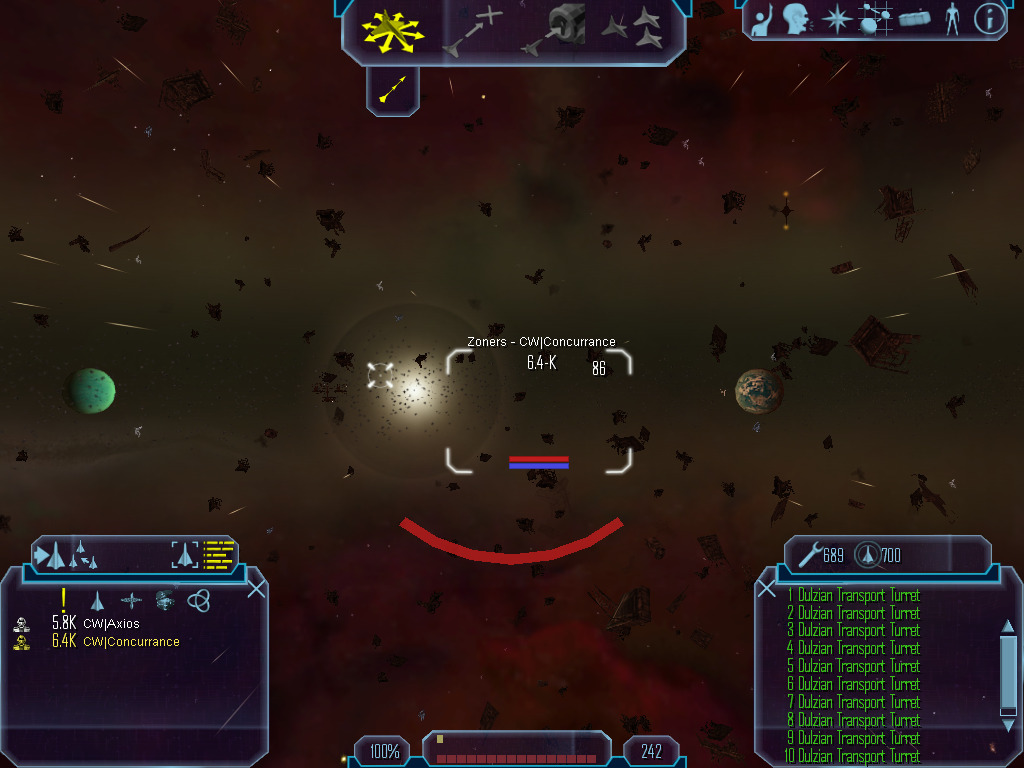The image size is (1024, 768).
Task: Open the raised-hand request icon
Action: (x=763, y=19)
